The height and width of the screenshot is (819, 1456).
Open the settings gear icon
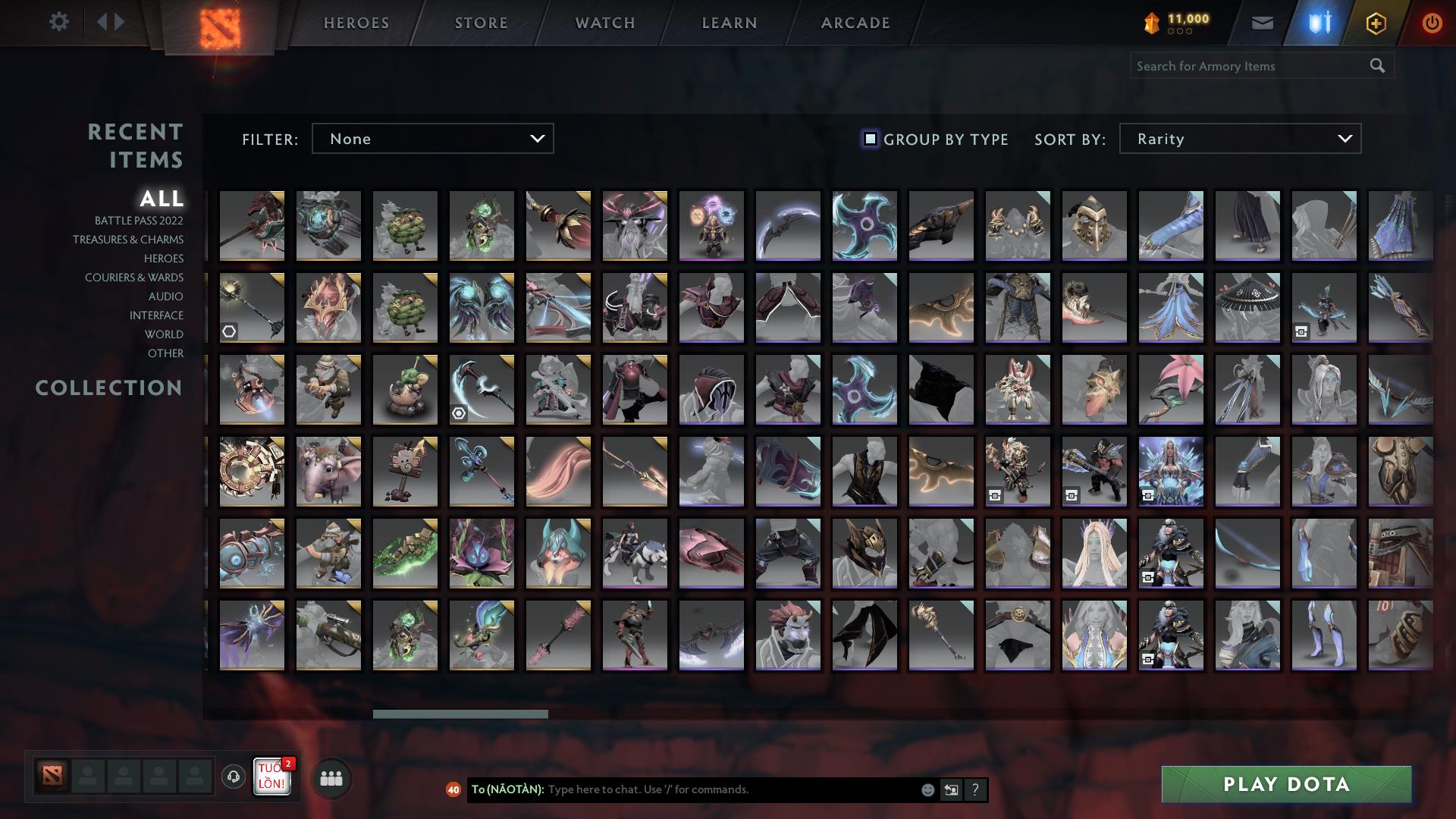pos(59,22)
